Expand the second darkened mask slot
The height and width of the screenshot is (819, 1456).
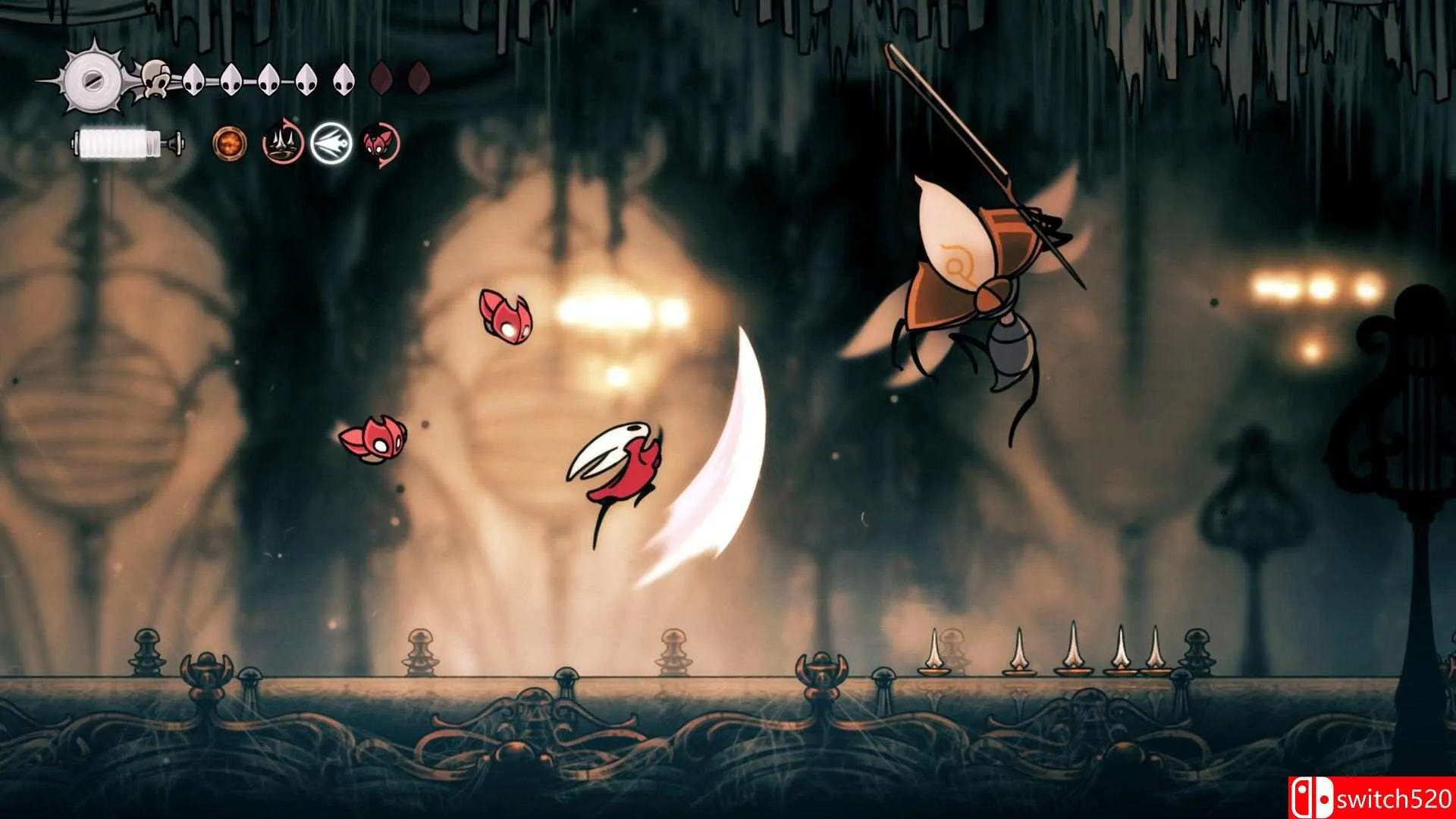tap(418, 78)
